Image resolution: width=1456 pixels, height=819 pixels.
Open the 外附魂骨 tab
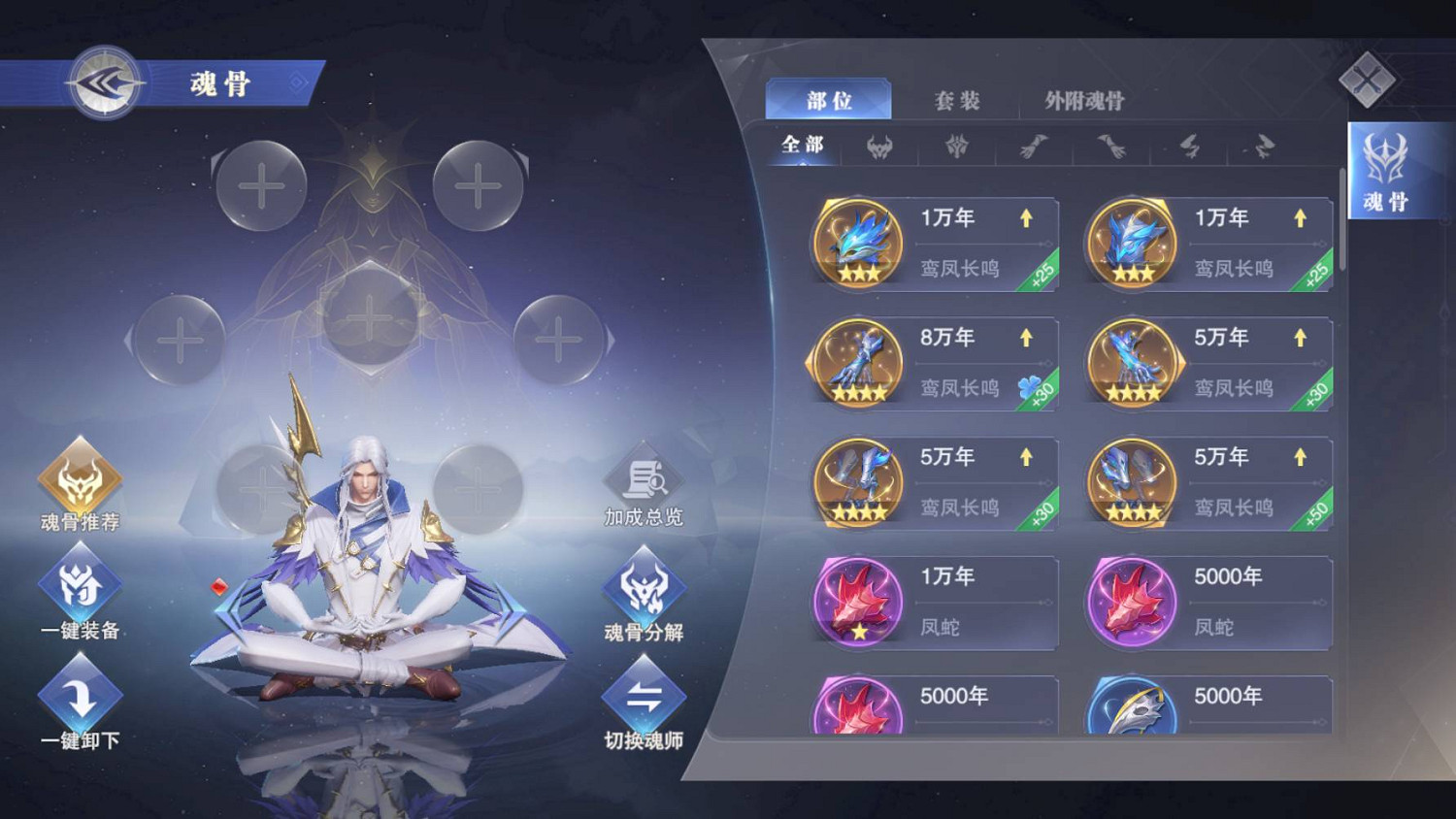pyautogui.click(x=1081, y=99)
